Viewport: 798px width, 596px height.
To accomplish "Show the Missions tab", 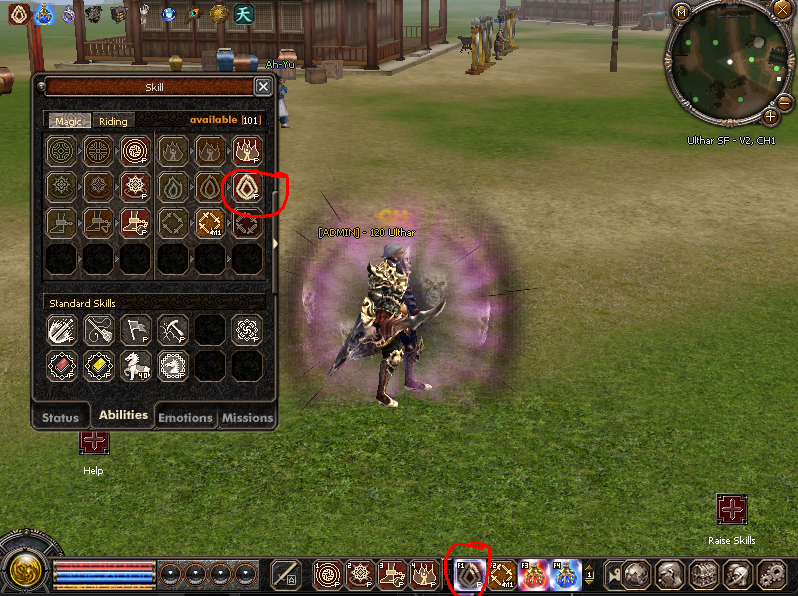I will [247, 418].
